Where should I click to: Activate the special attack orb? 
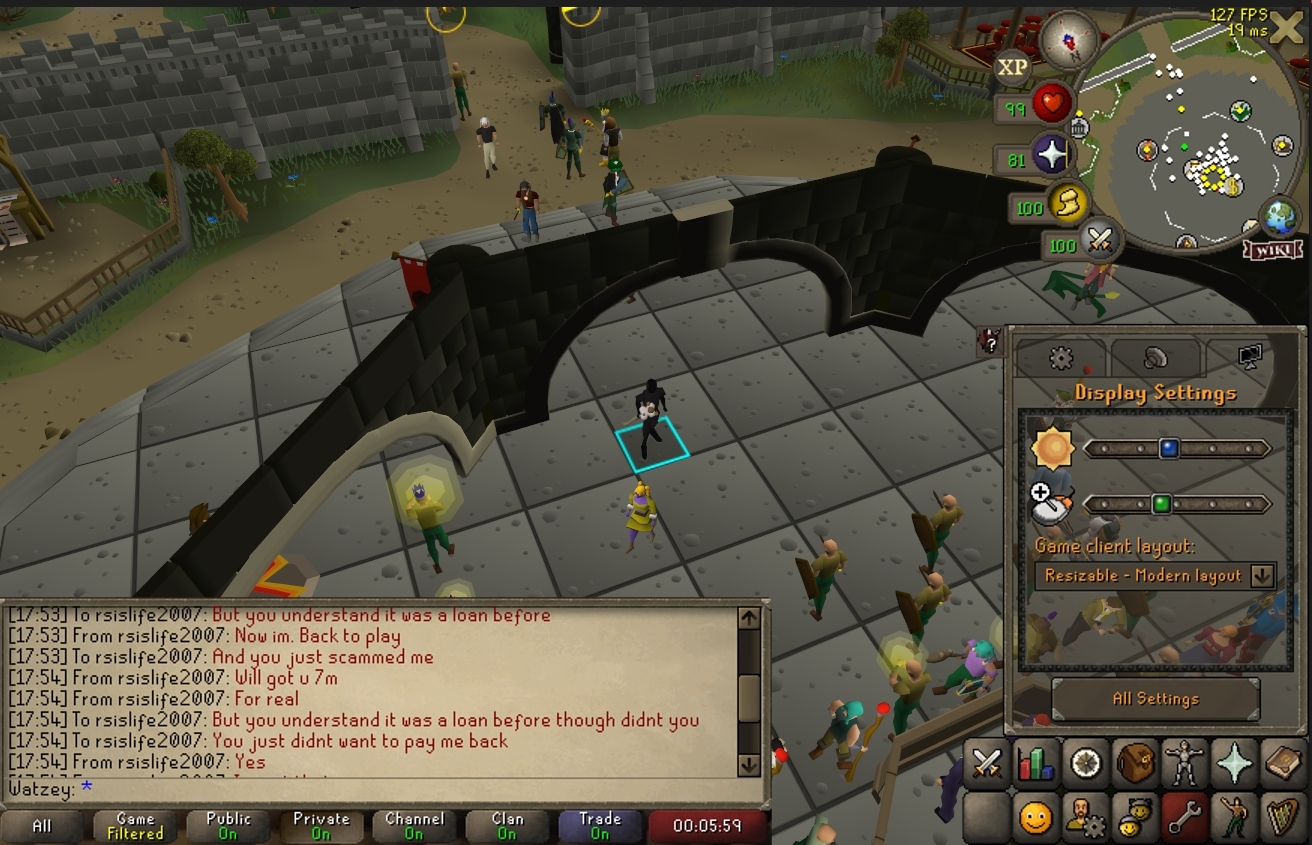[x=1099, y=239]
